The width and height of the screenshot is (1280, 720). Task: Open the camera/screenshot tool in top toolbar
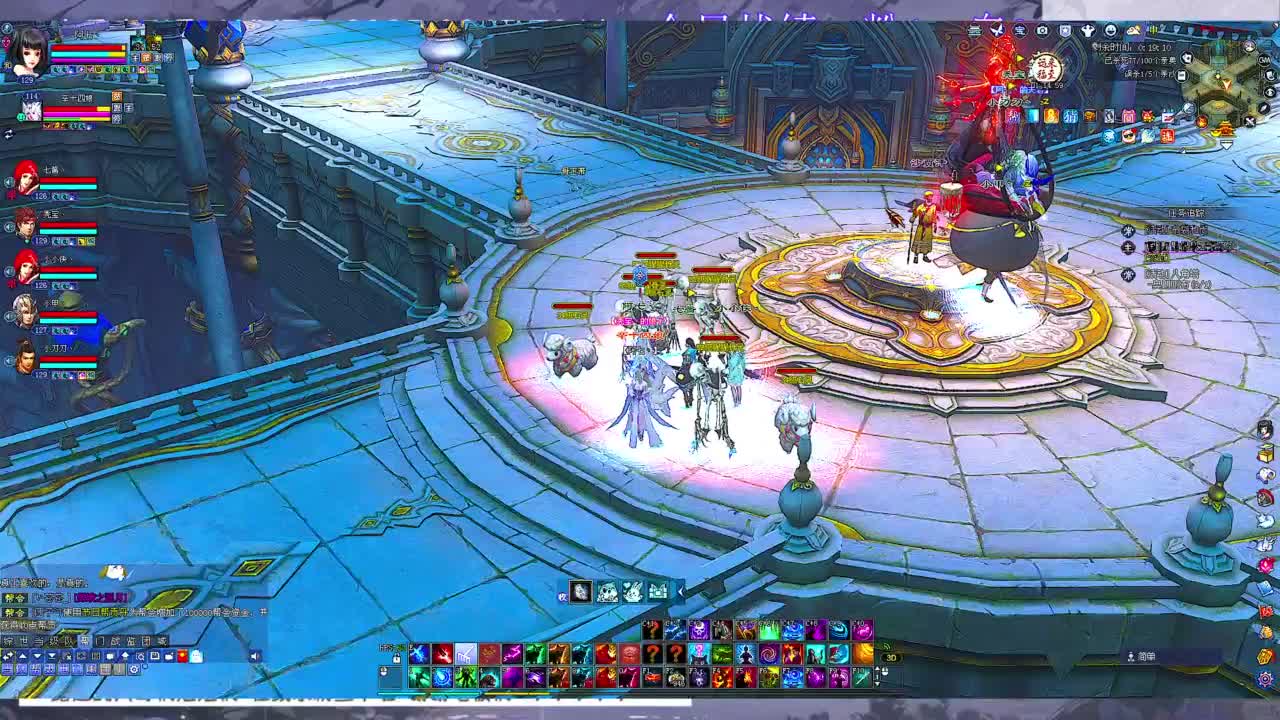(x=1043, y=29)
